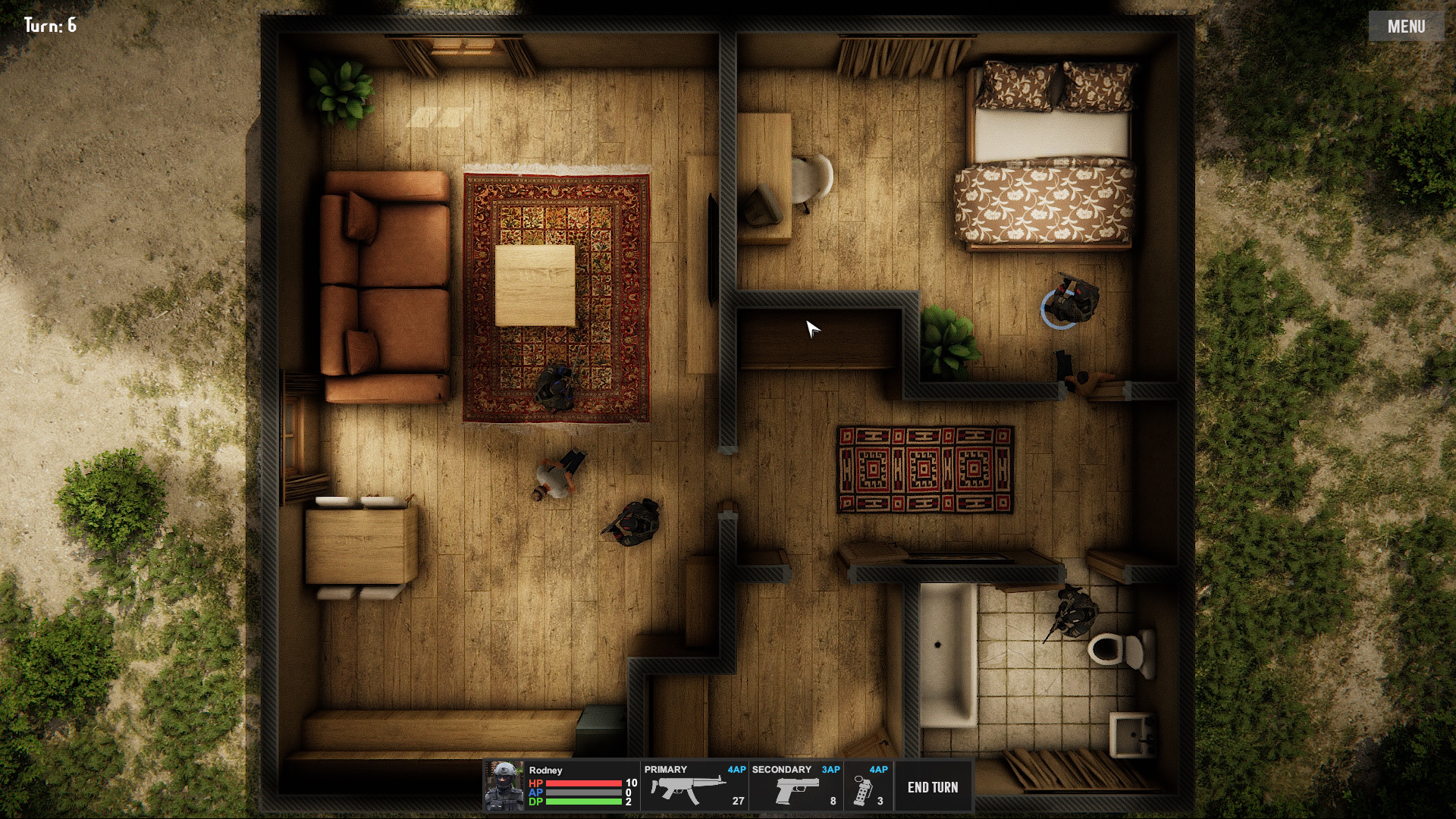Choose the grenade item slot
The height and width of the screenshot is (819, 1456).
point(868,787)
